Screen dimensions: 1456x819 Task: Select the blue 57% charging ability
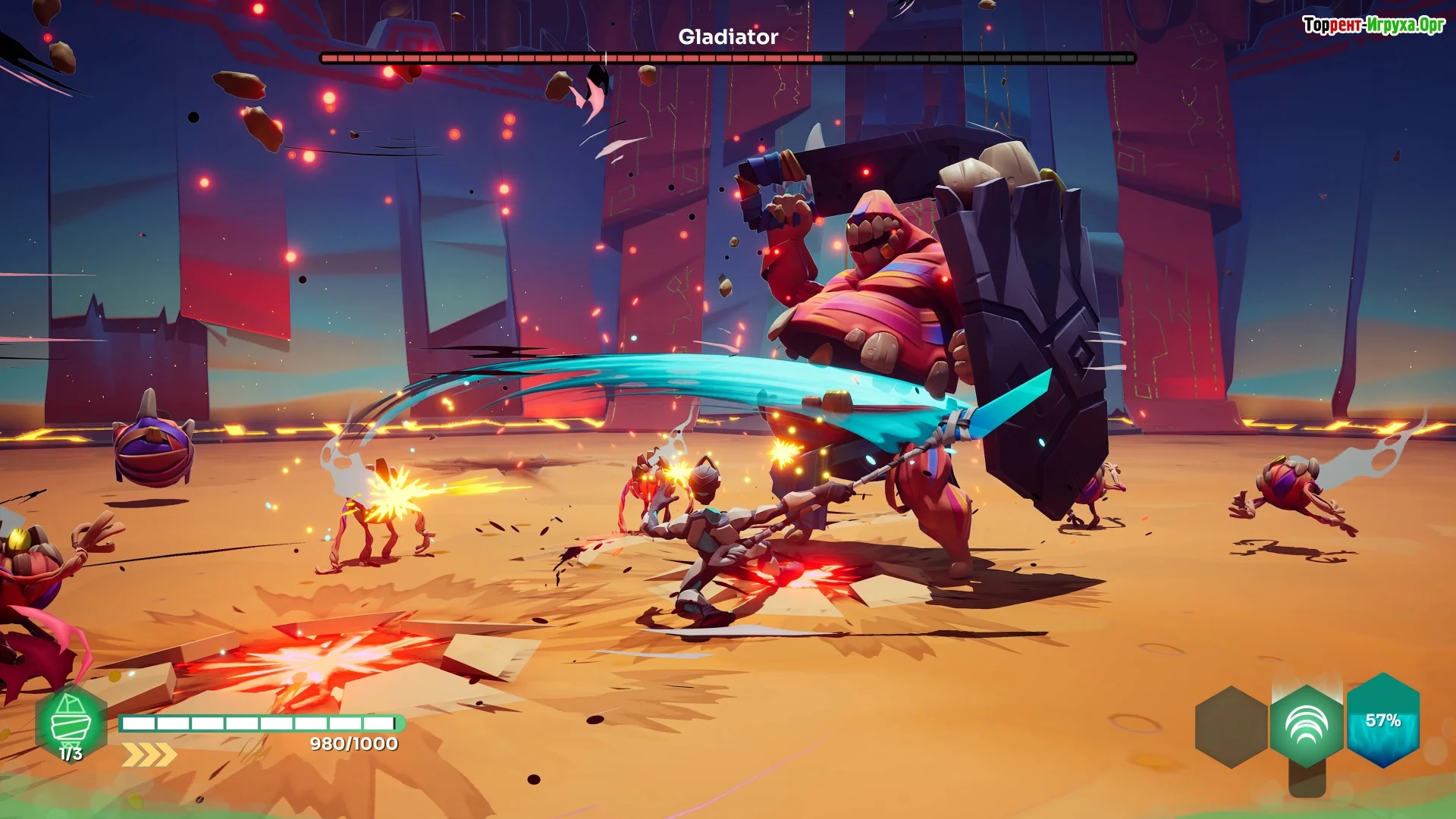tap(1382, 720)
